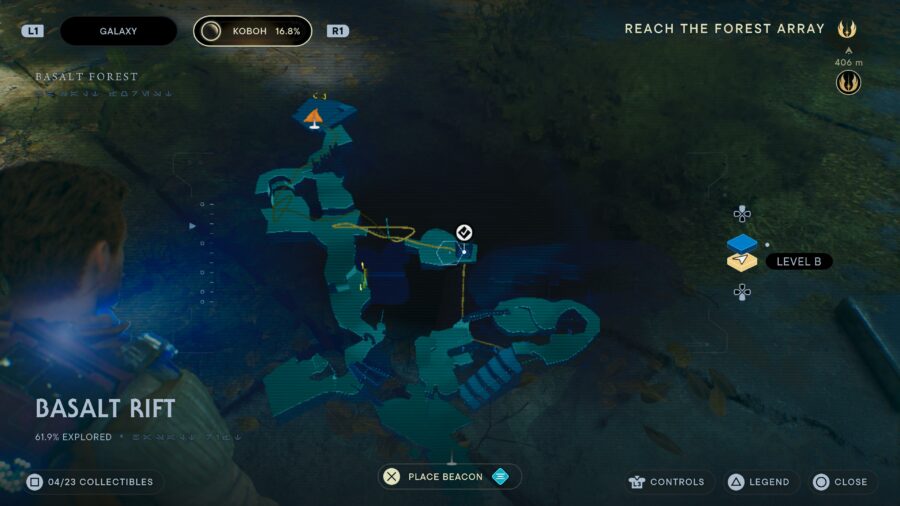Click the orange meditation point map marker

(314, 119)
